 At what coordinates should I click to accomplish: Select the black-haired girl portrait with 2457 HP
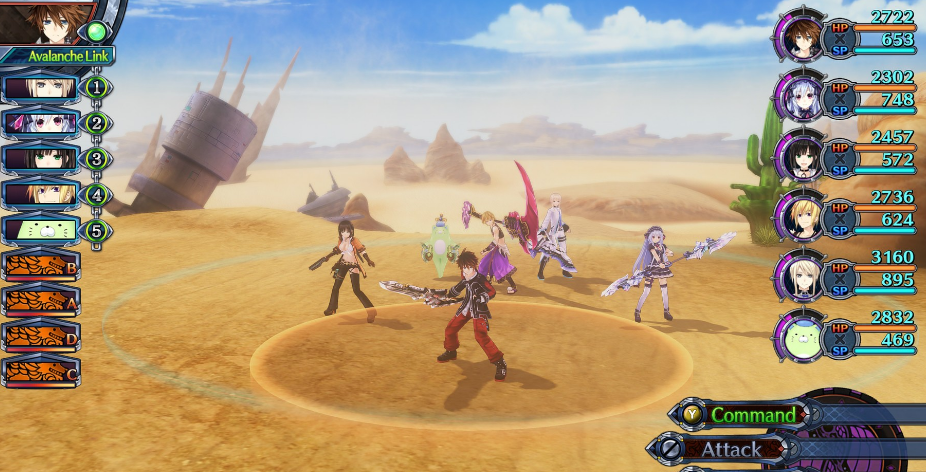point(800,158)
